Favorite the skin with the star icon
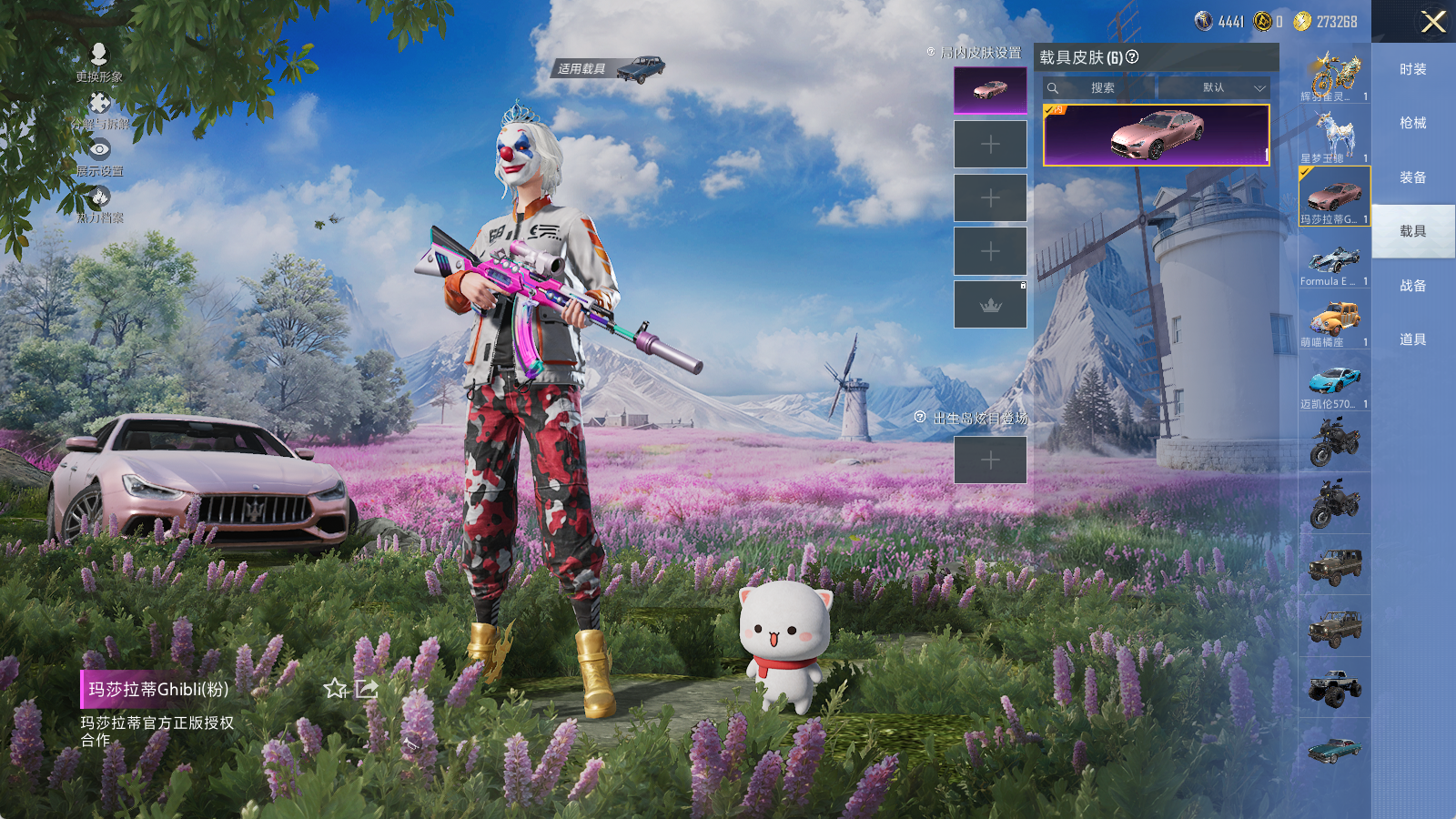This screenshot has width=1456, height=819. [336, 689]
